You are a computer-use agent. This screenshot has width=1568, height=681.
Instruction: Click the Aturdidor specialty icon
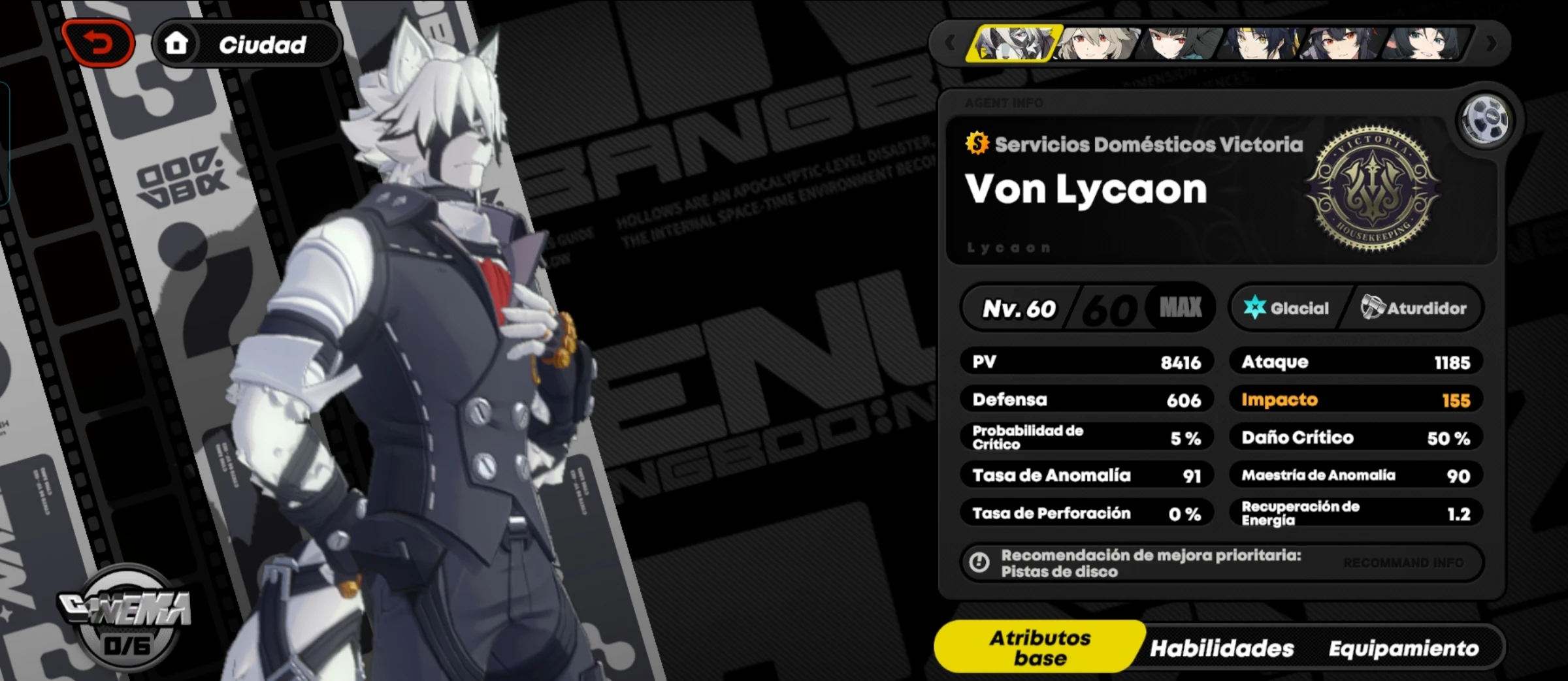tap(1374, 308)
